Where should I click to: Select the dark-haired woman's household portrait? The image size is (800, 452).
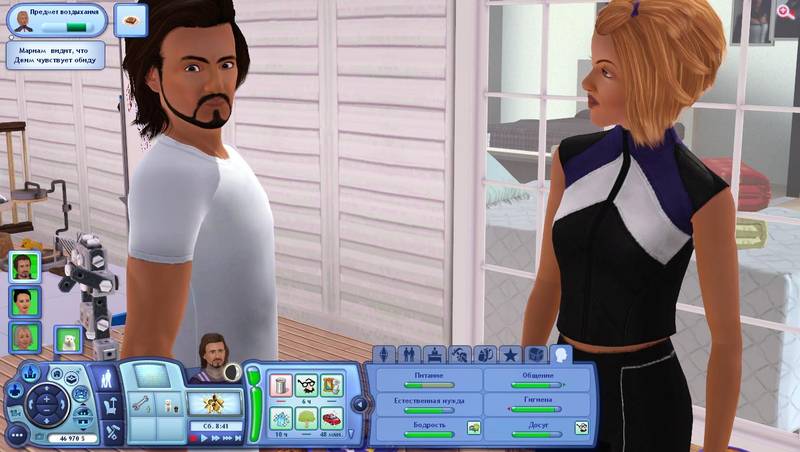click(x=23, y=301)
